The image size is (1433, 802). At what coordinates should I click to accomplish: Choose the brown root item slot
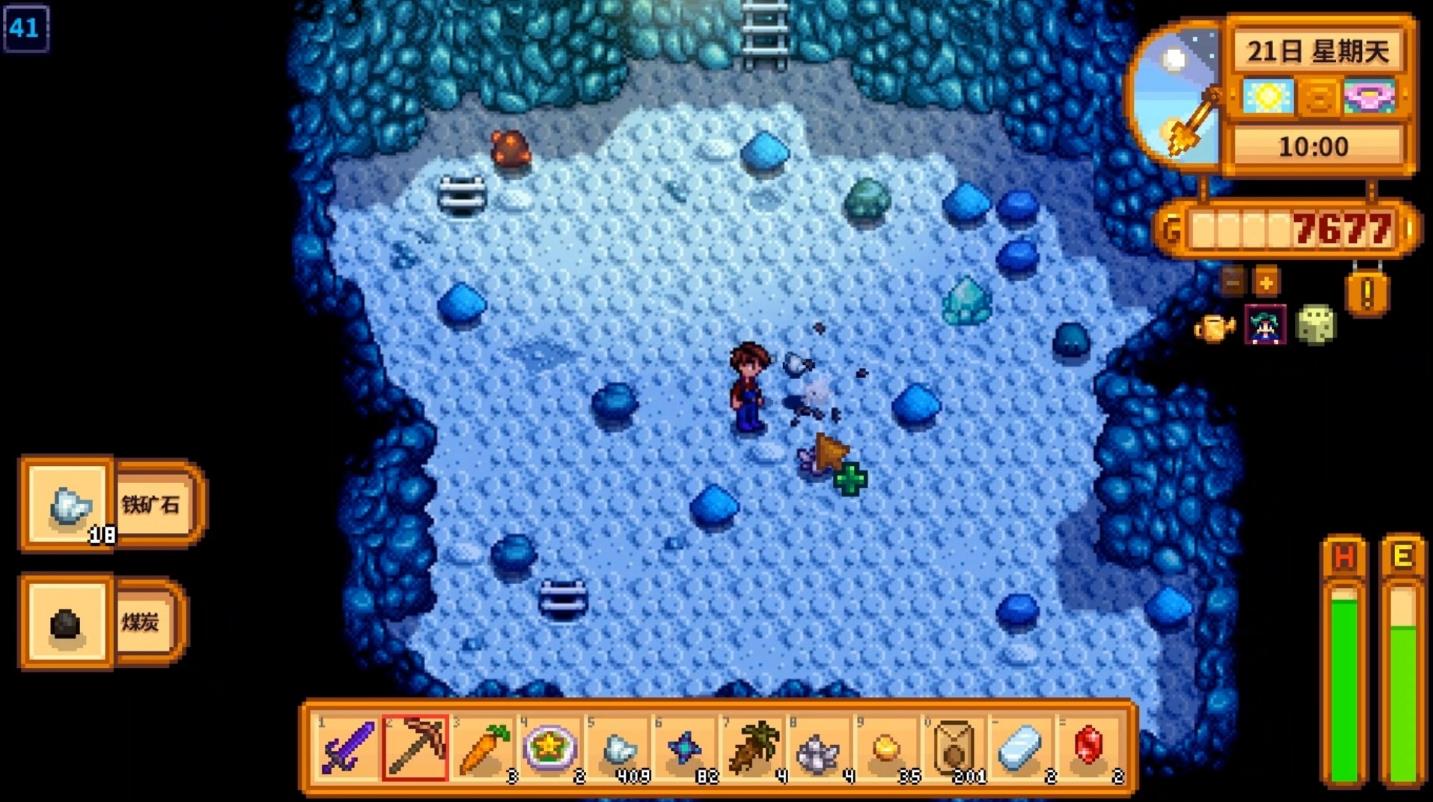click(x=752, y=748)
